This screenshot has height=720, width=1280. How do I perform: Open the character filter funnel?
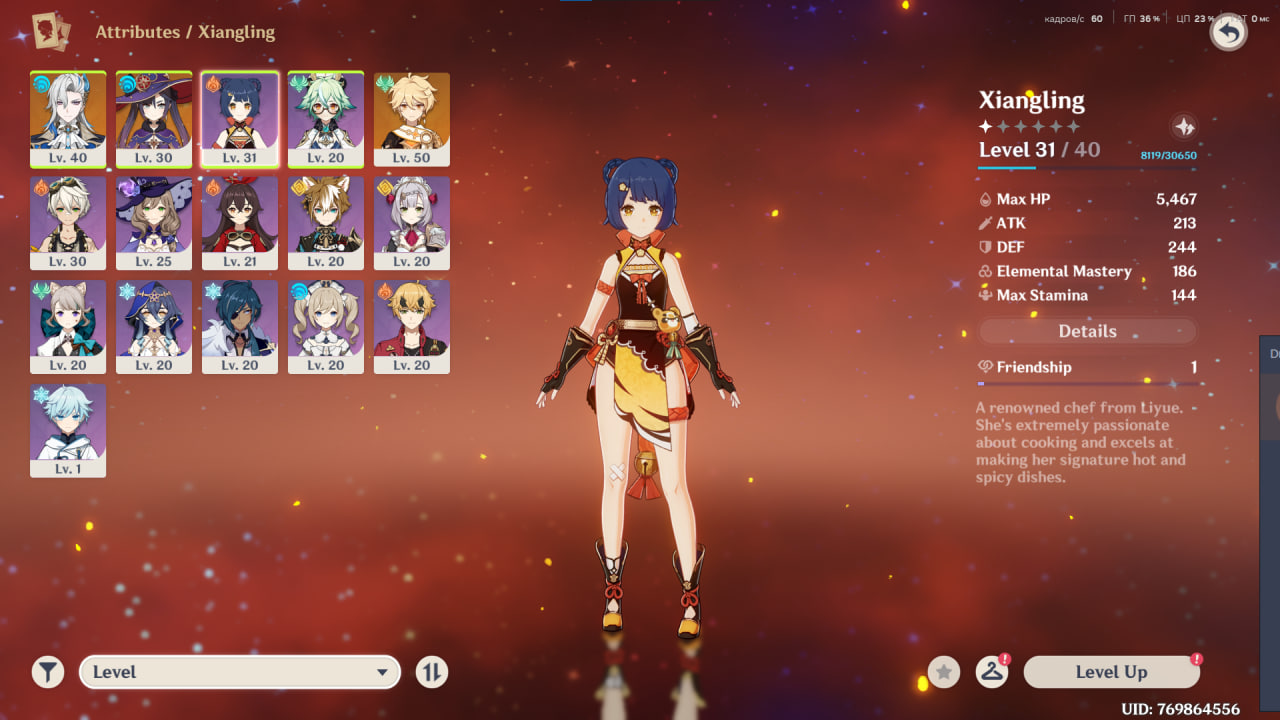(48, 672)
